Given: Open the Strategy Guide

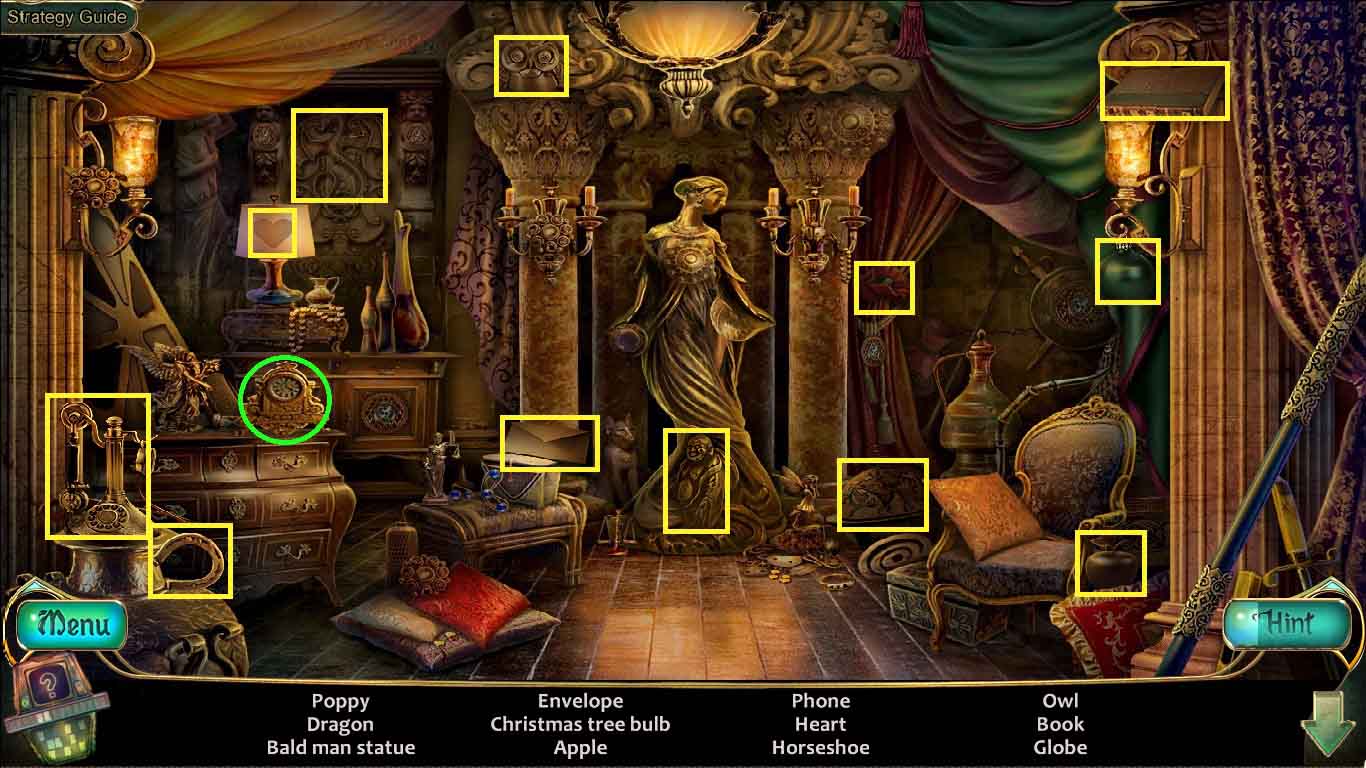Looking at the screenshot, I should (x=67, y=17).
